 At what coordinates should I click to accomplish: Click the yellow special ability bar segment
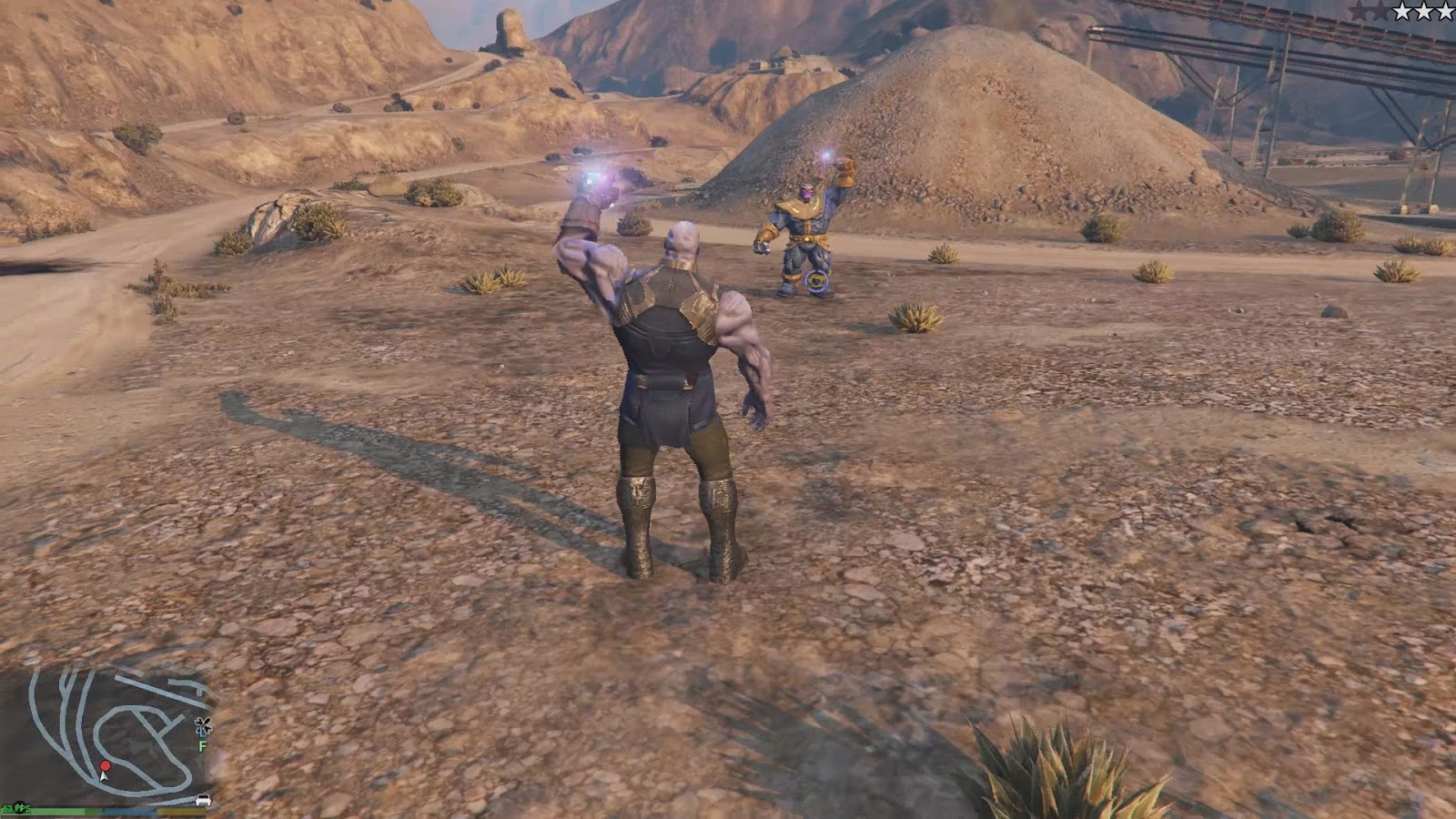180,811
